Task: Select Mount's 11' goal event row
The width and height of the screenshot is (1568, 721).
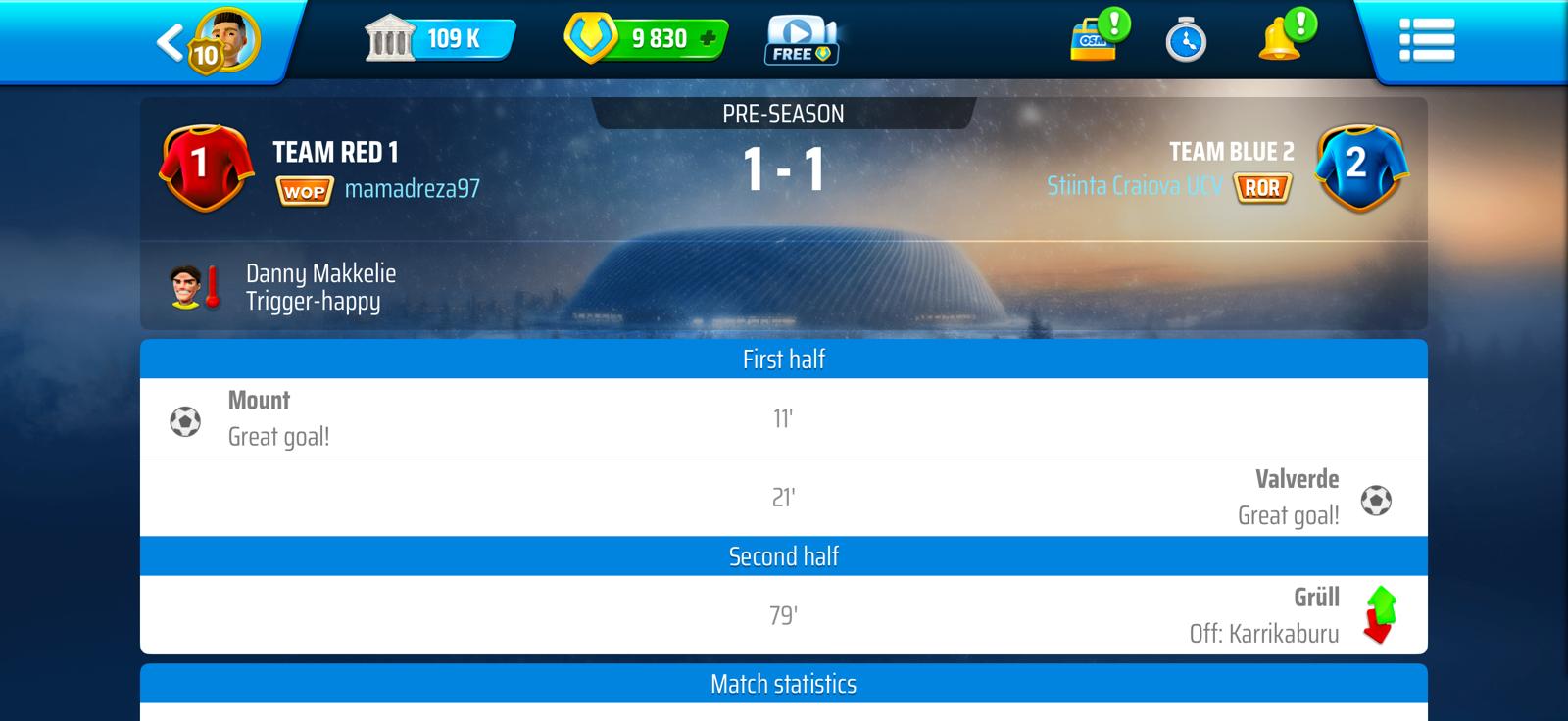Action: [783, 418]
